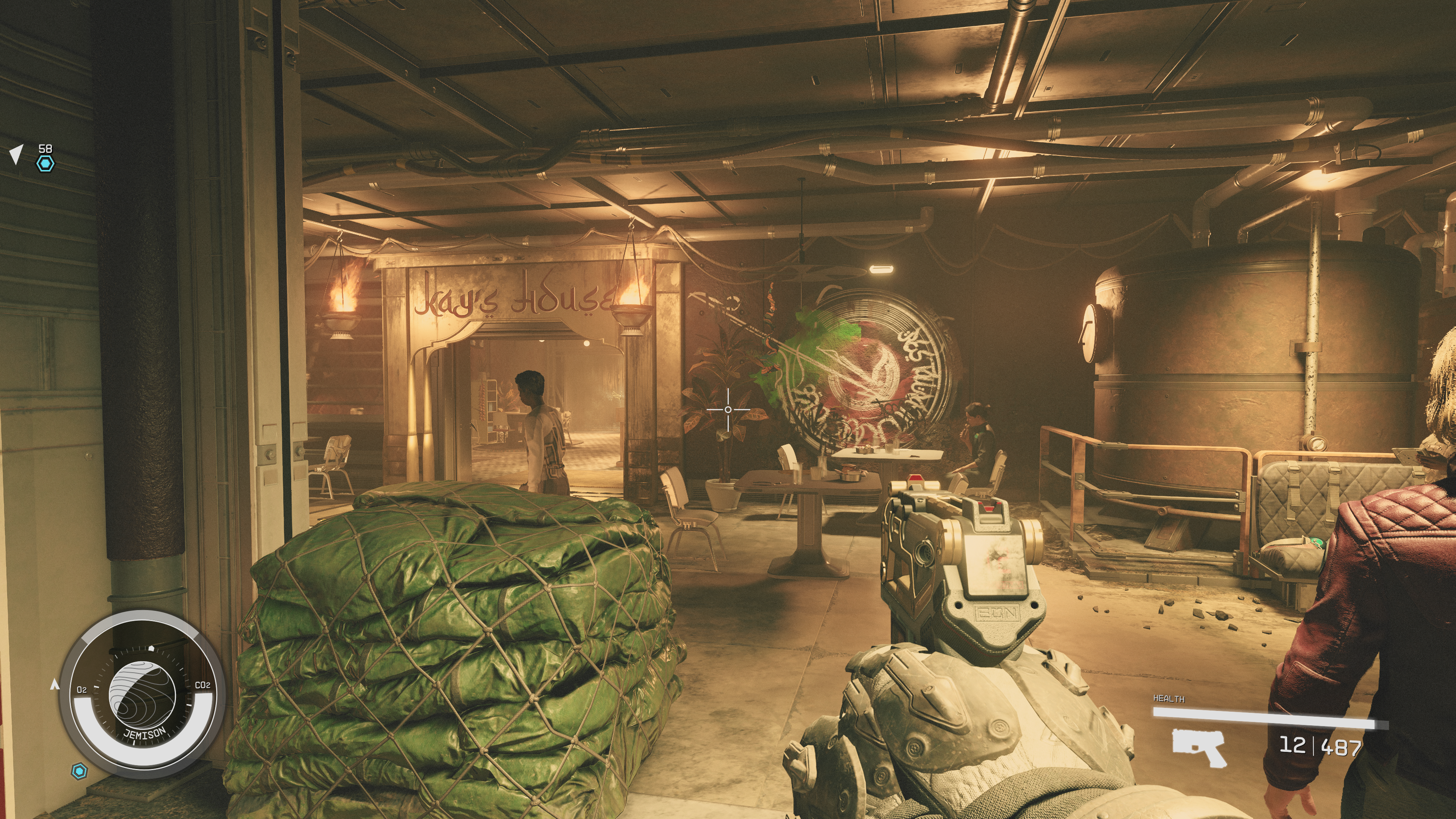Select the equipped pistol weapon icon
This screenshot has height=819, width=1456.
(1199, 747)
